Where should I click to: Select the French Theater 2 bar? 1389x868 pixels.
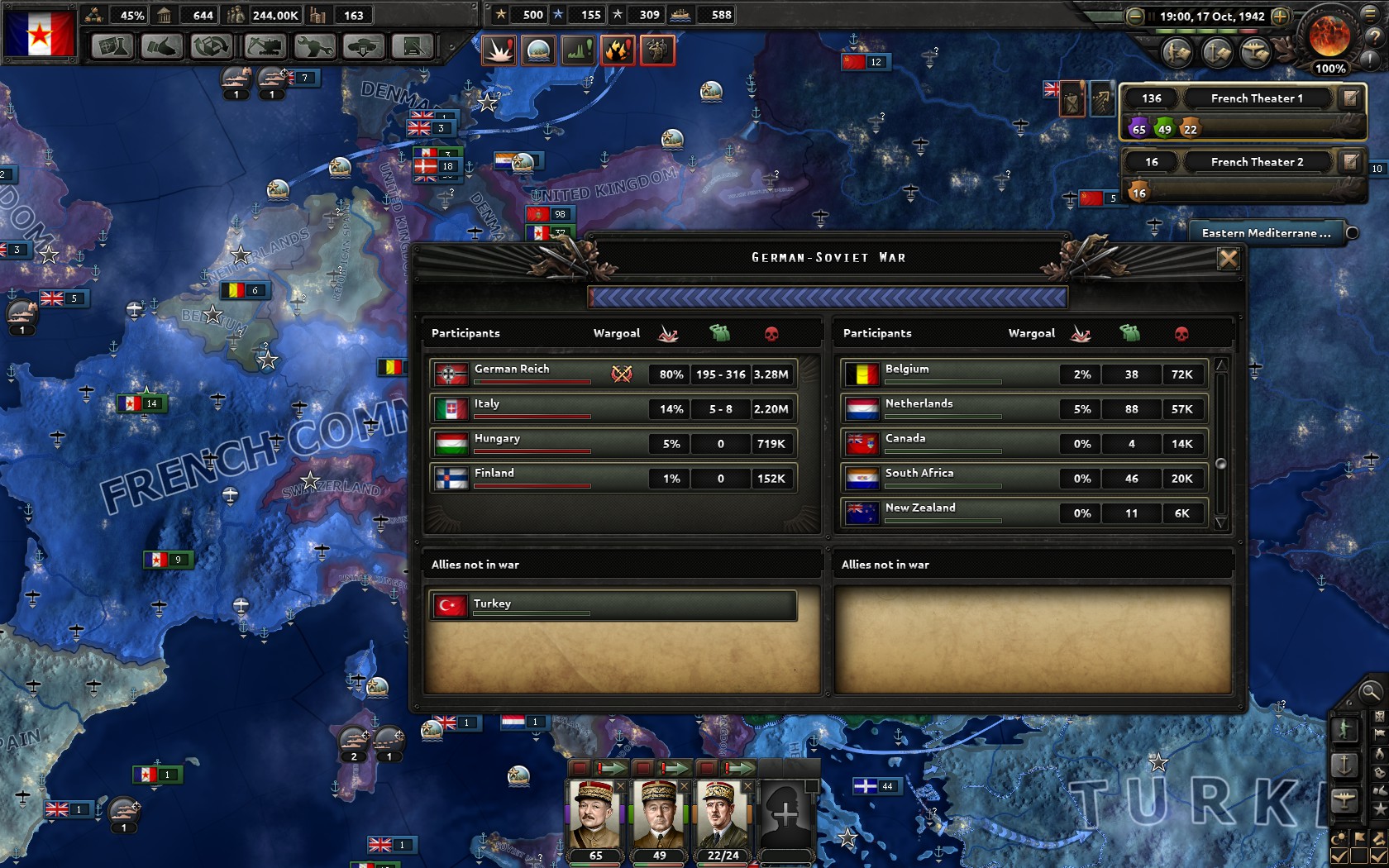coord(1255,162)
